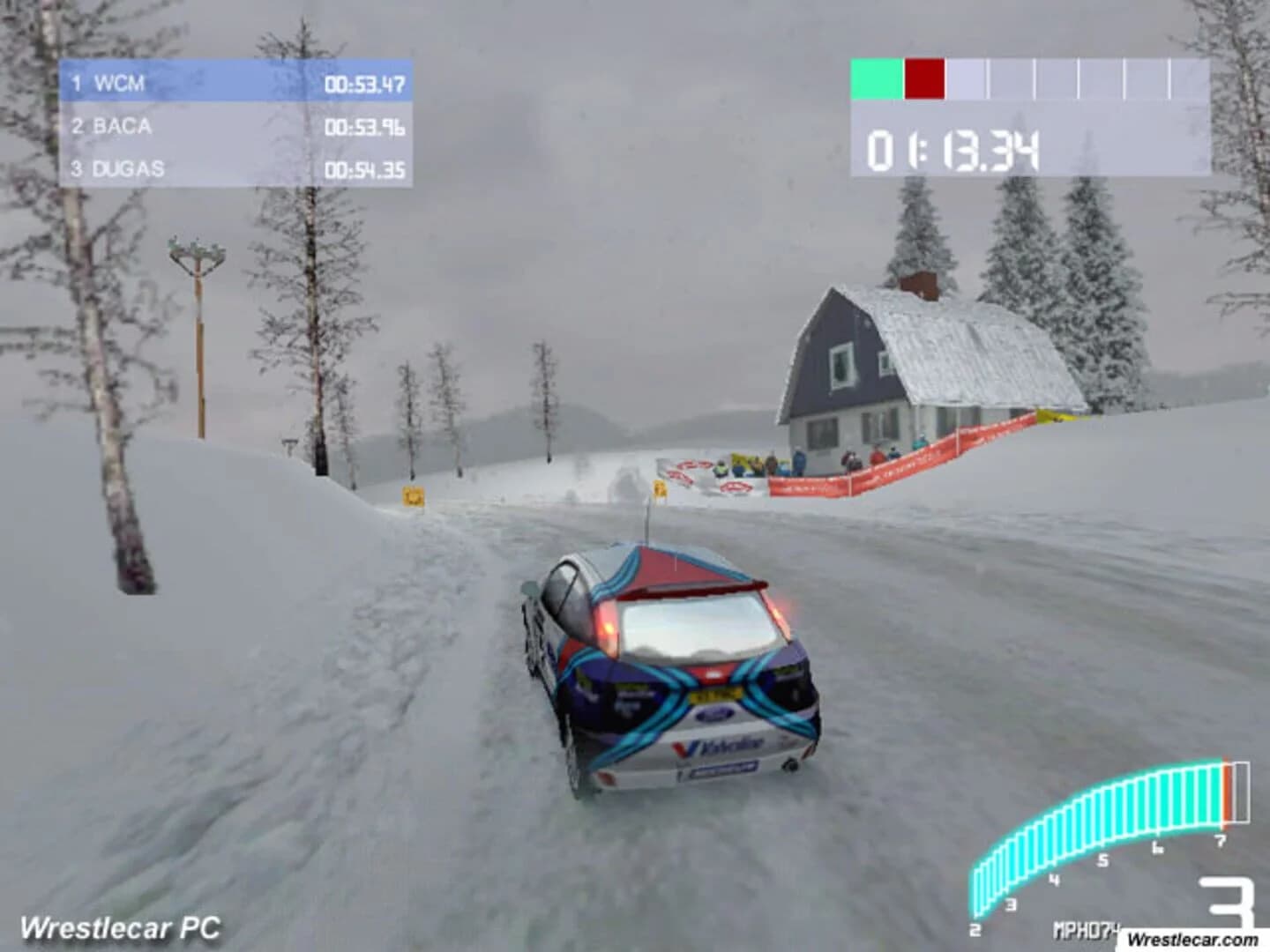The image size is (1270, 952).
Task: Click the stage timer showing 01:13.34
Action: pos(954,150)
